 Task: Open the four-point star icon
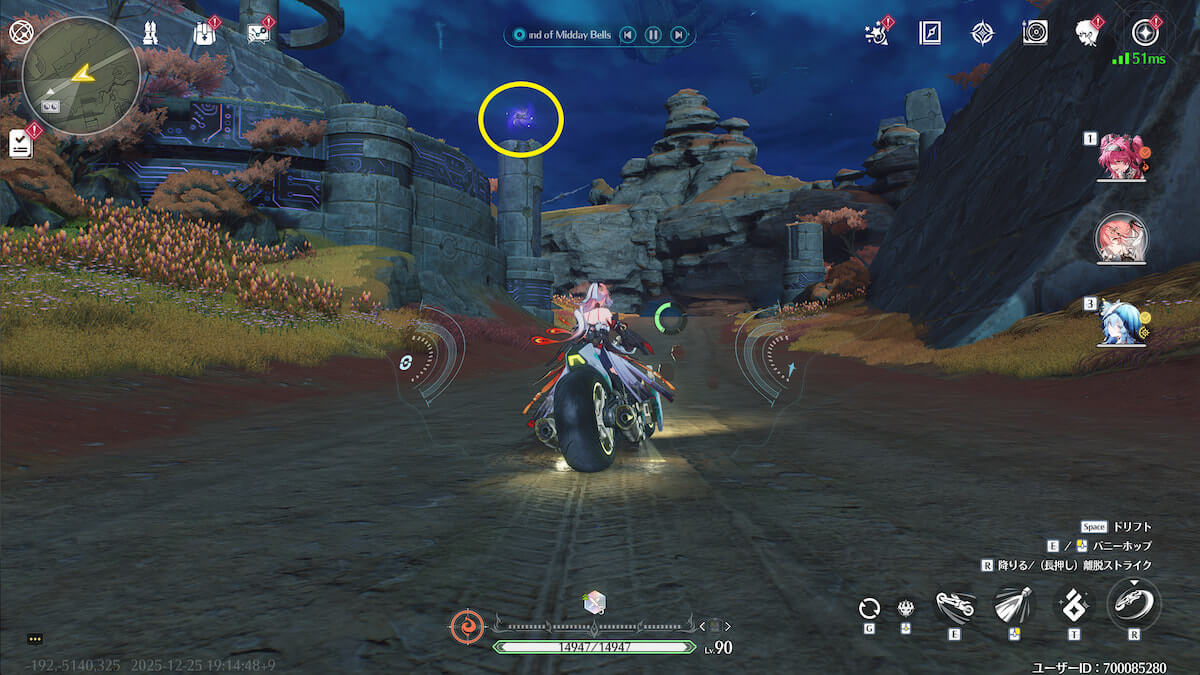click(x=982, y=33)
